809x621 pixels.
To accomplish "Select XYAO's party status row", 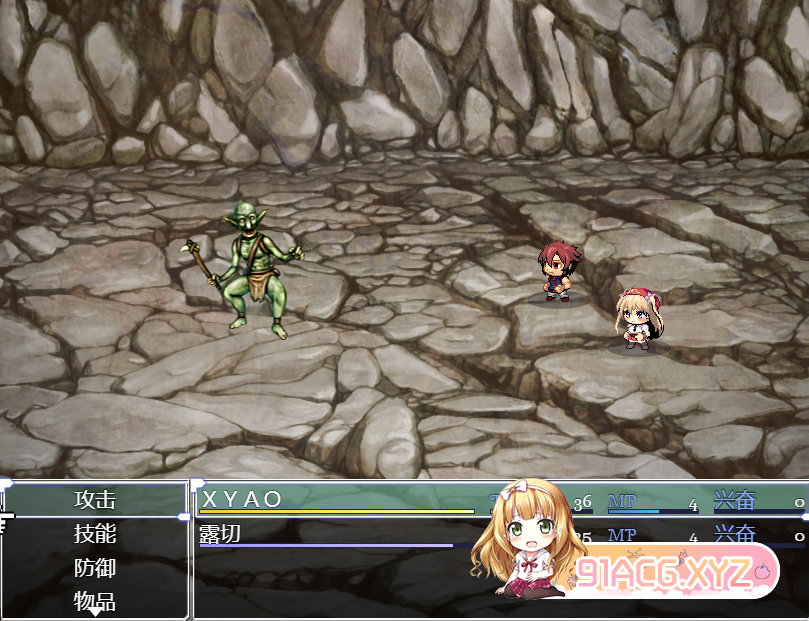I will [340, 500].
